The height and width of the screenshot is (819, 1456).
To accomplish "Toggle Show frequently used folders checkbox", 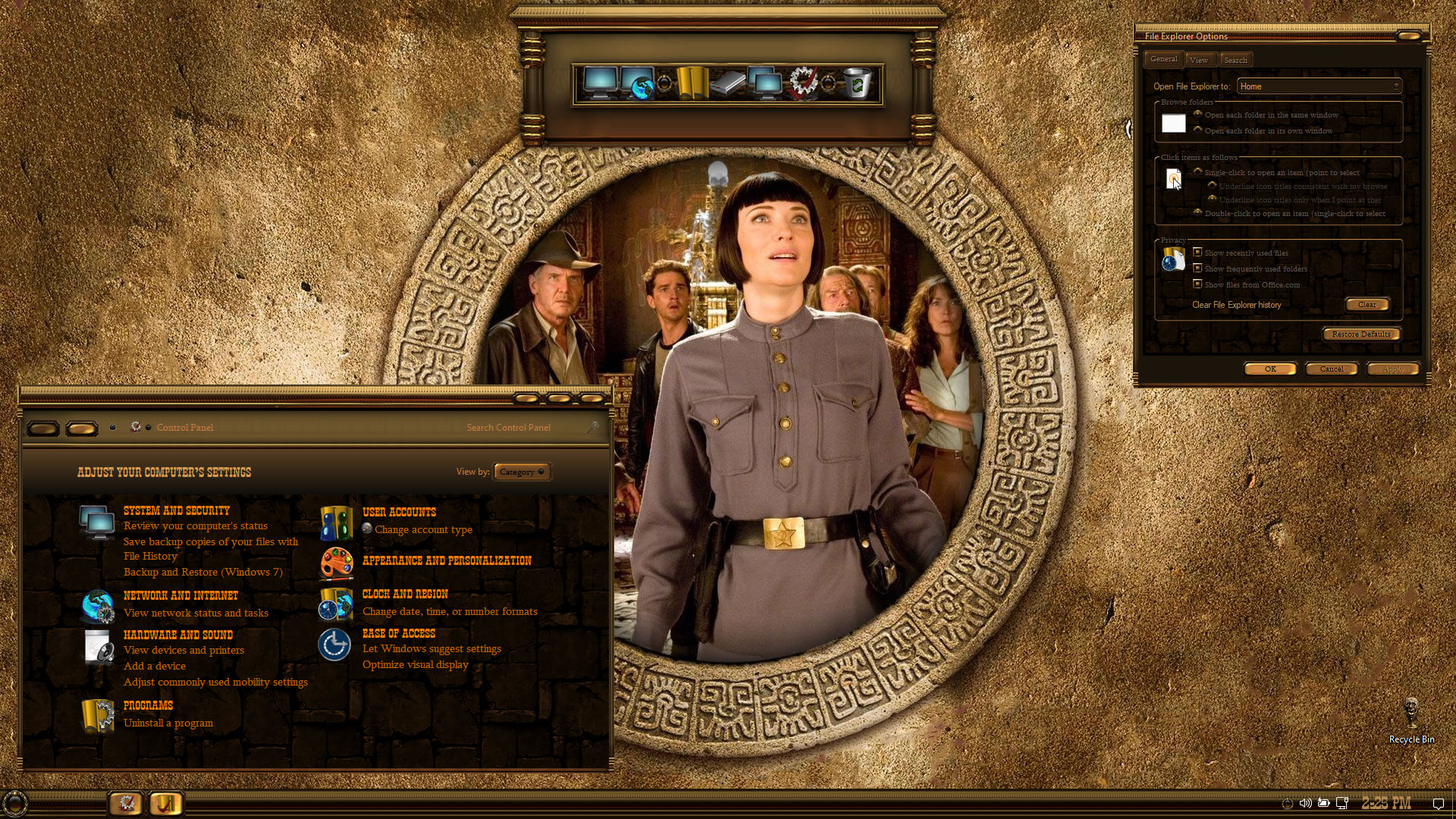I will (1198, 268).
